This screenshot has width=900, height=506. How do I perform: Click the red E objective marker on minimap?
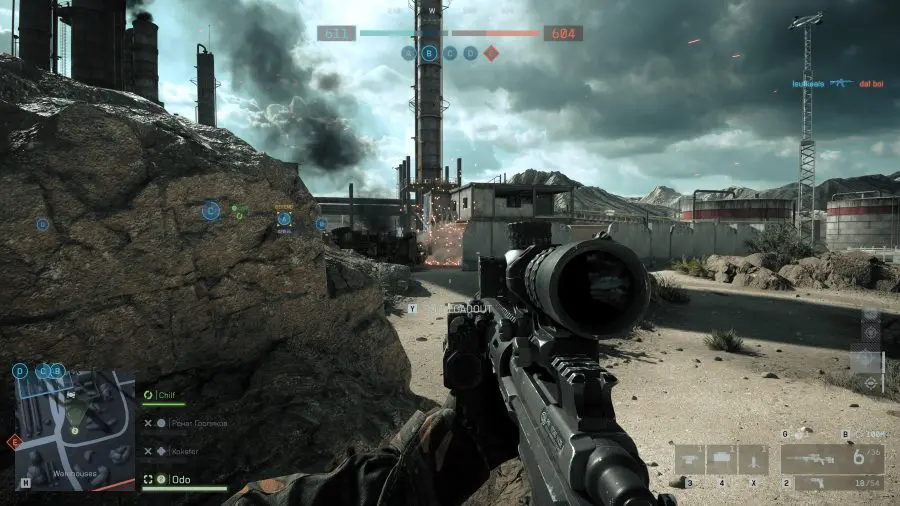[x=14, y=441]
